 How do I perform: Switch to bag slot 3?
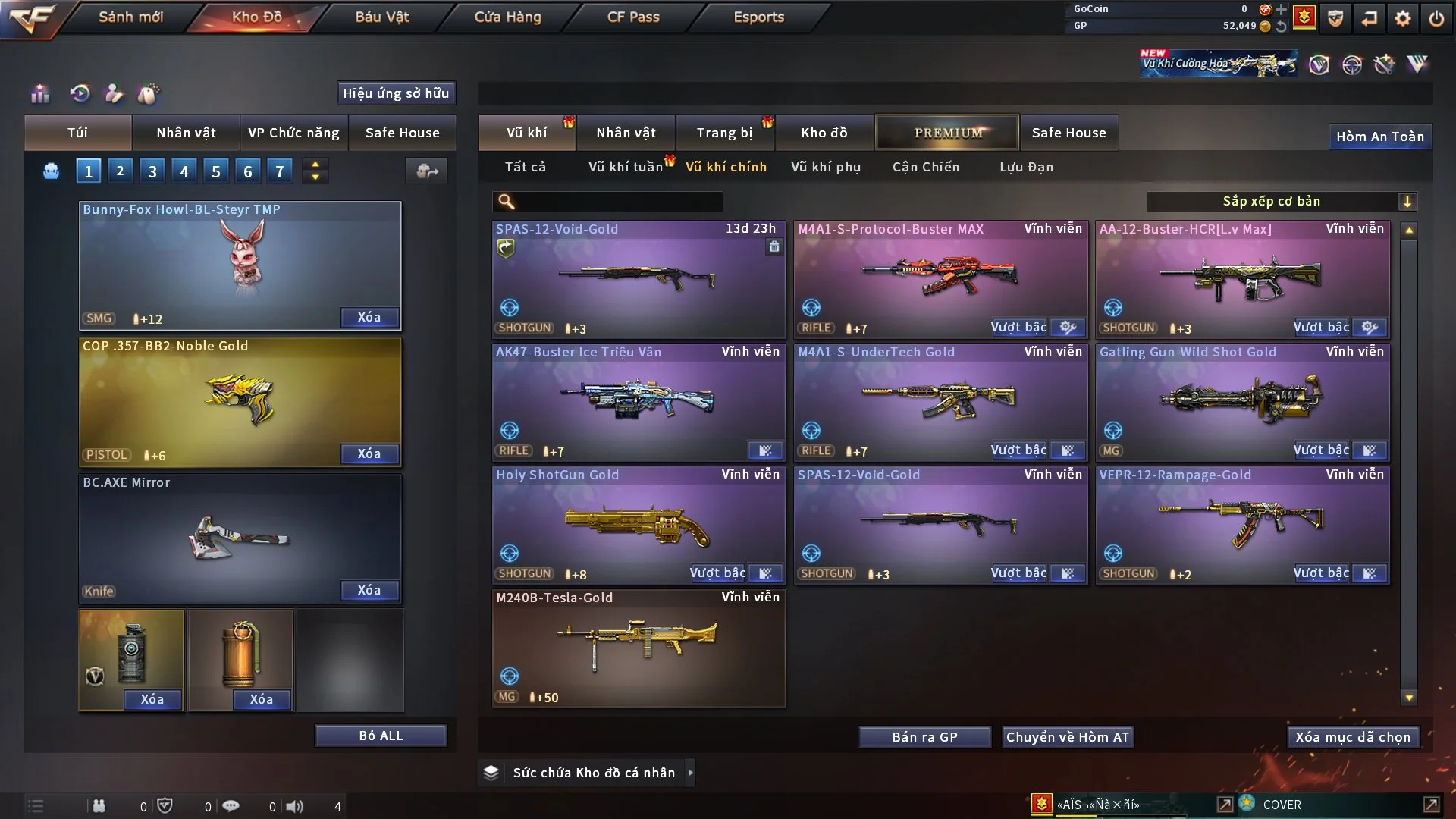[x=152, y=171]
